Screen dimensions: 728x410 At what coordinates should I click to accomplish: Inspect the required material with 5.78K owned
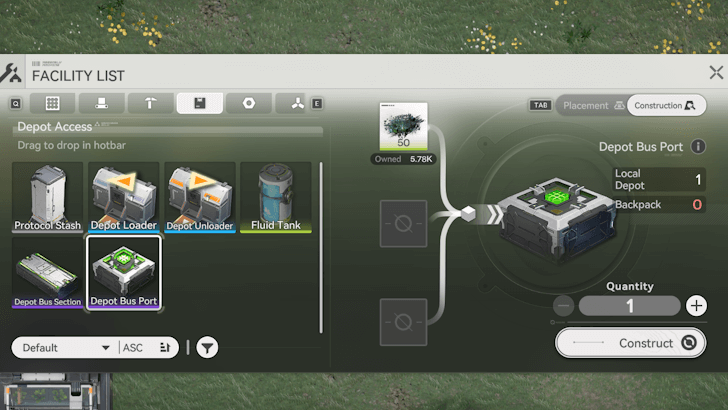coord(403,133)
